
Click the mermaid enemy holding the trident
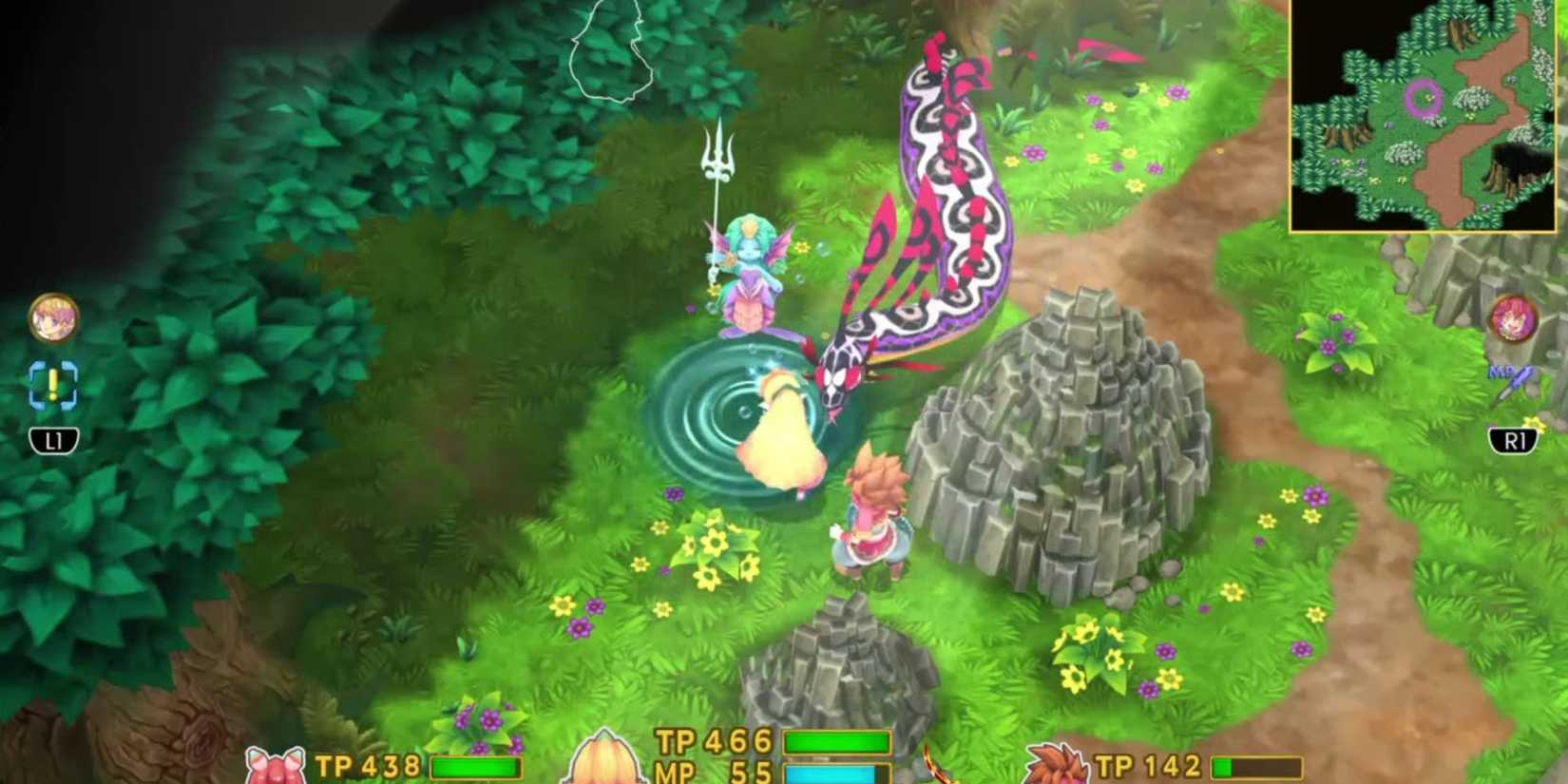pyautogui.click(x=746, y=276)
